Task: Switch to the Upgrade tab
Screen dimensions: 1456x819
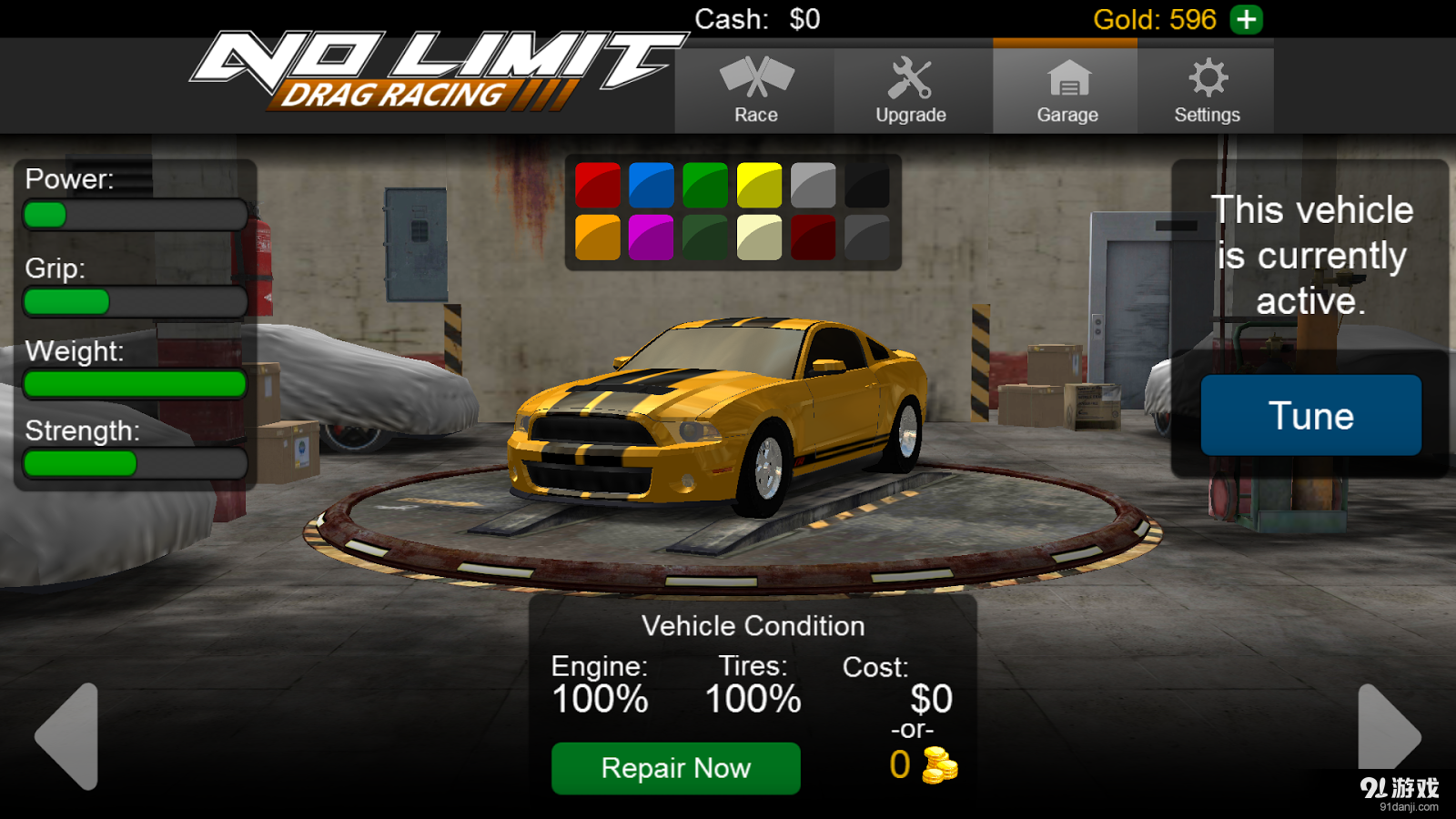Action: tap(911, 91)
